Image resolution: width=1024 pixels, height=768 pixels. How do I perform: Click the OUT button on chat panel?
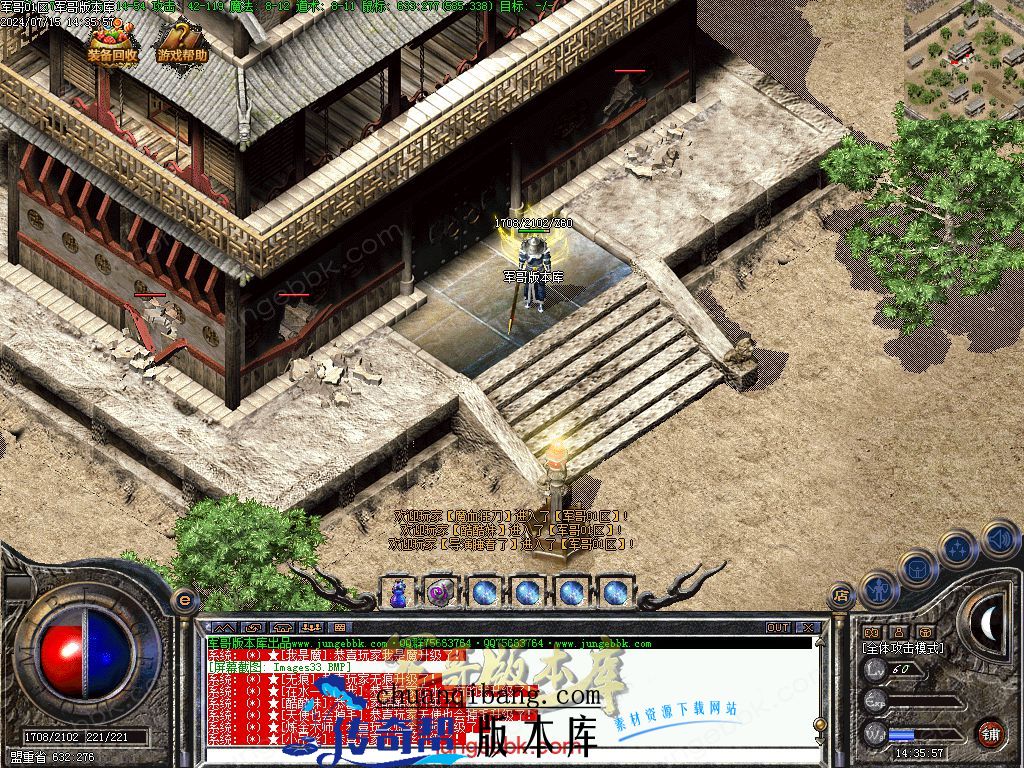pos(778,627)
